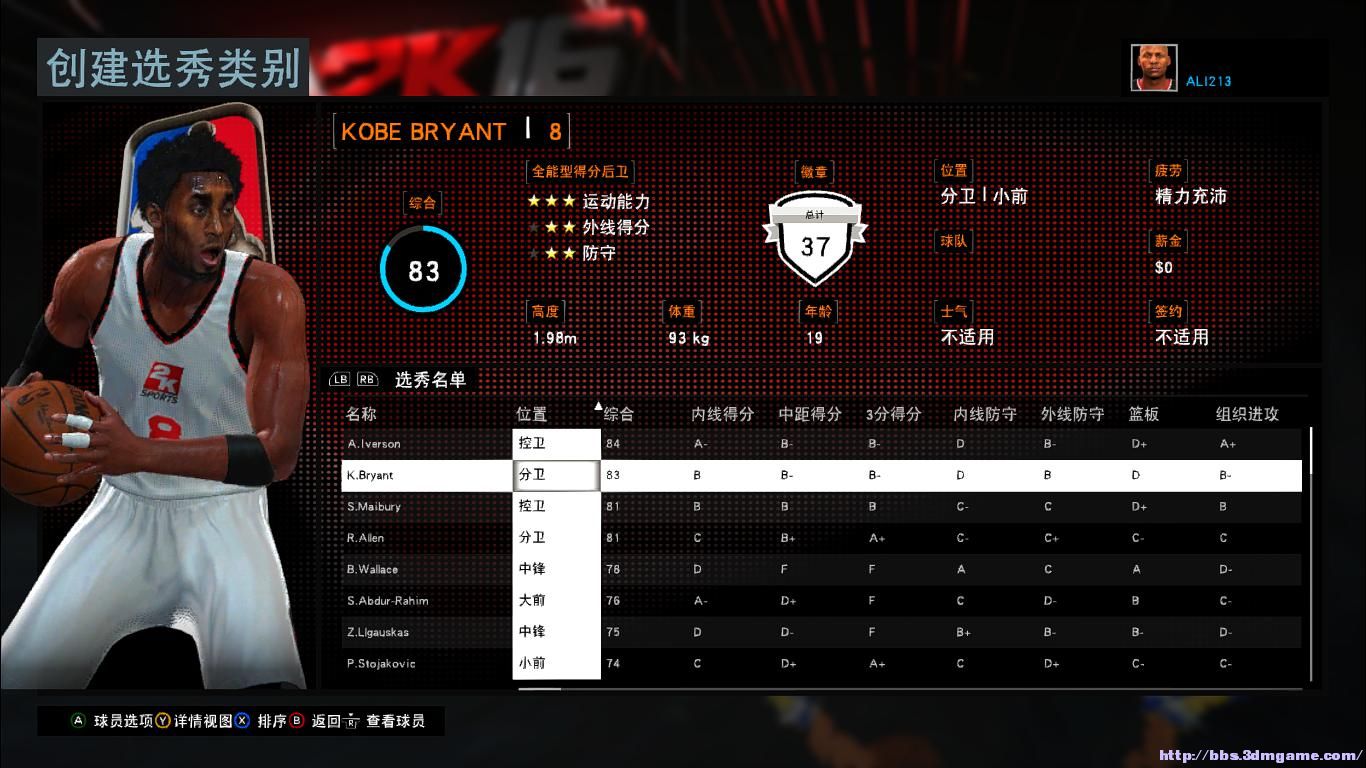Image resolution: width=1366 pixels, height=768 pixels.
Task: Click the 选秀名单 tab label
Action: tap(432, 380)
